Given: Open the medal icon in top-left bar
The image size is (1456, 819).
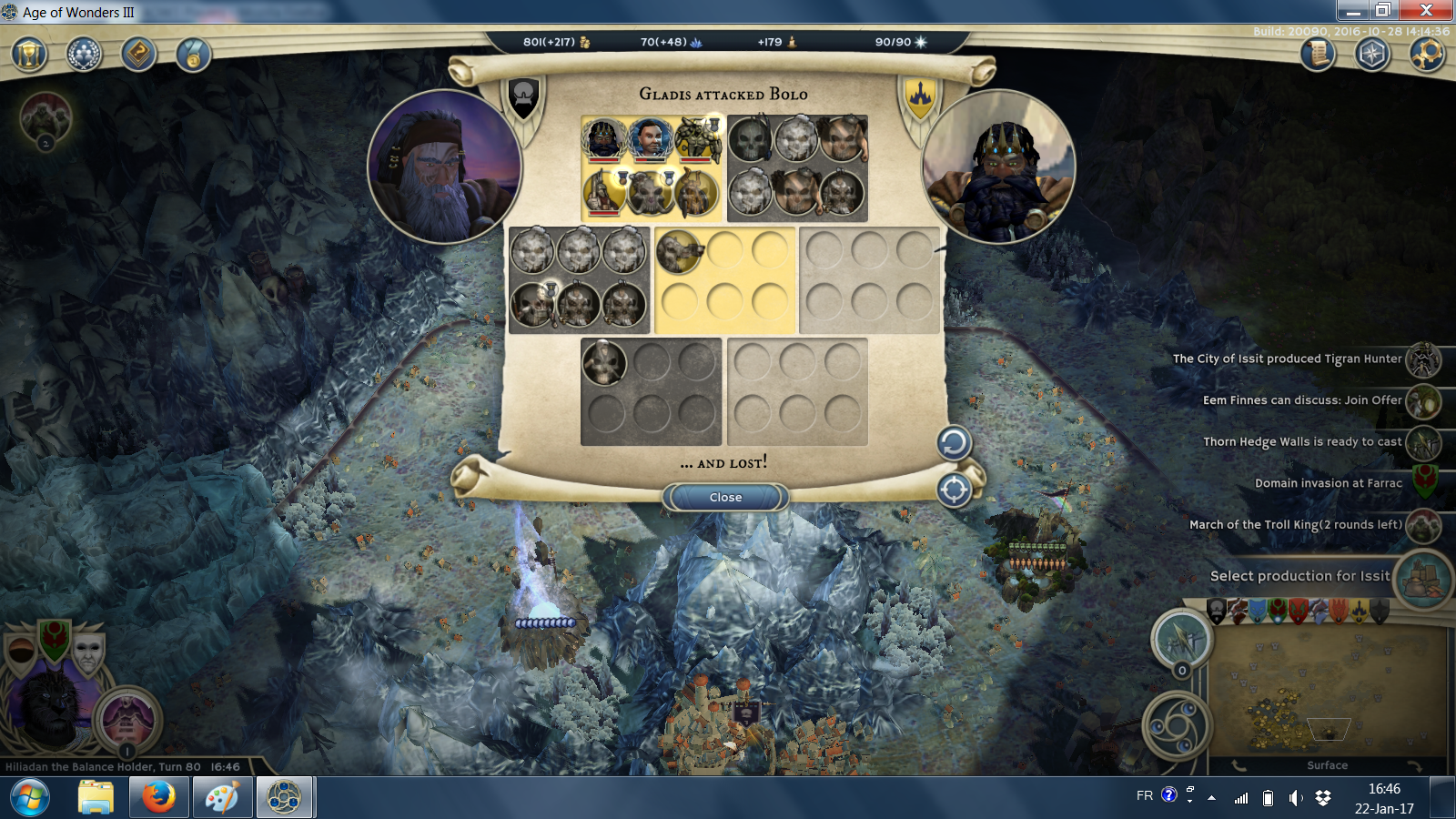Looking at the screenshot, I should point(193,55).
